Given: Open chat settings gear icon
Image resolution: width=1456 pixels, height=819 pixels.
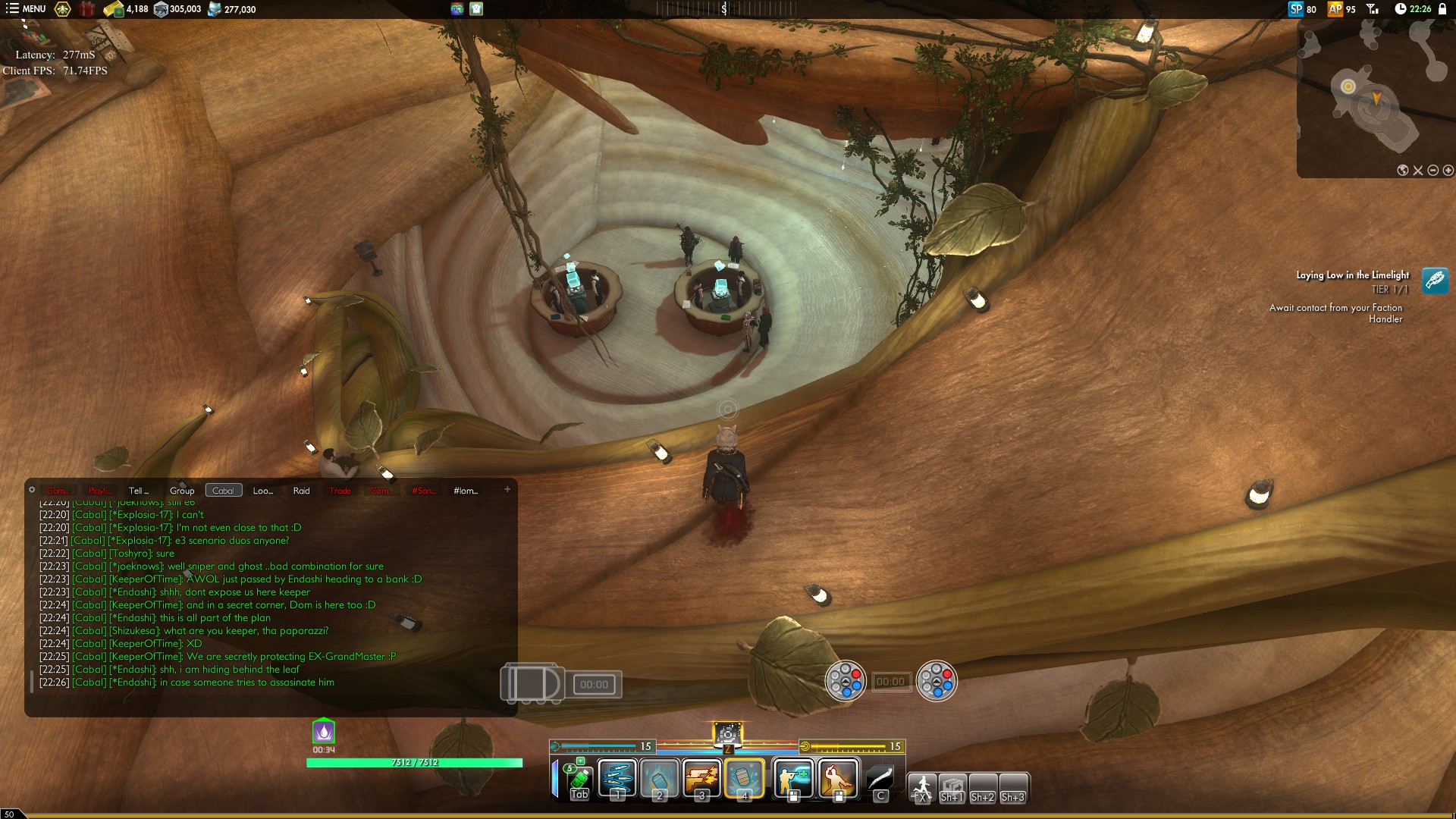Looking at the screenshot, I should point(32,490).
